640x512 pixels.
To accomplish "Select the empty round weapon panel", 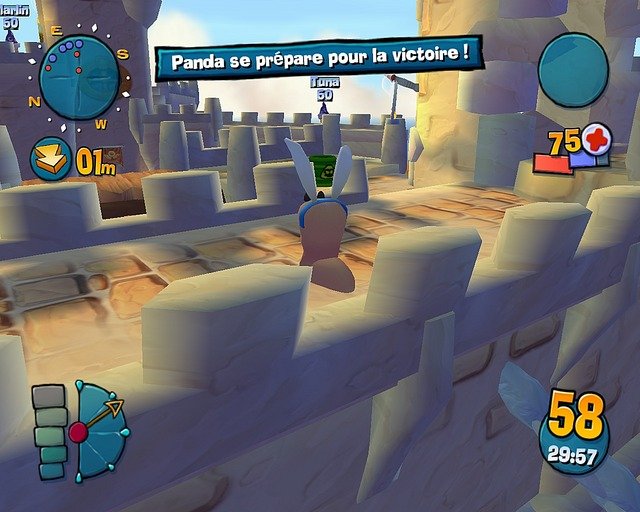I will tap(573, 69).
